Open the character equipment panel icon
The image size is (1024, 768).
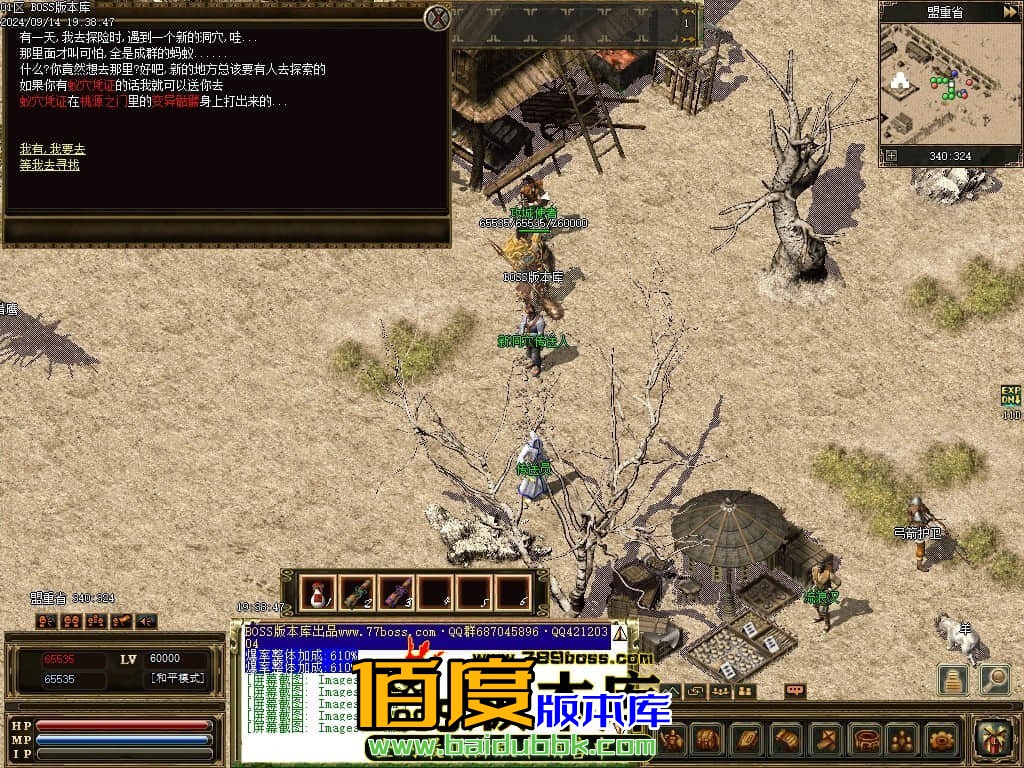pos(671,740)
